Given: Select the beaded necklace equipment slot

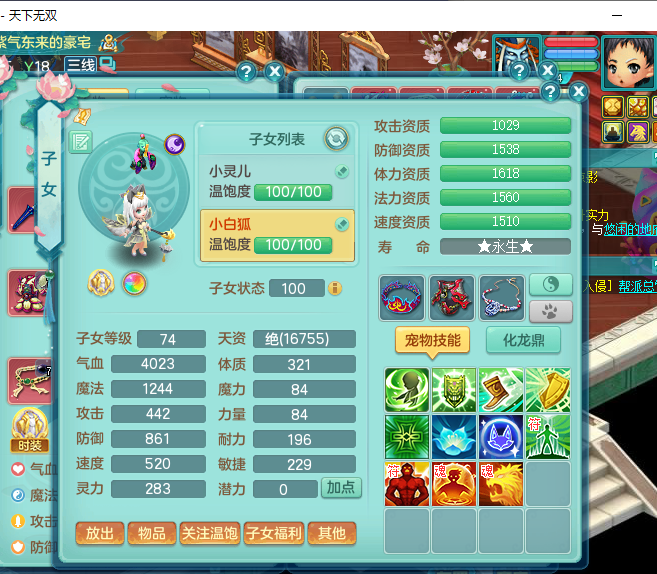Looking at the screenshot, I should click(x=501, y=298).
